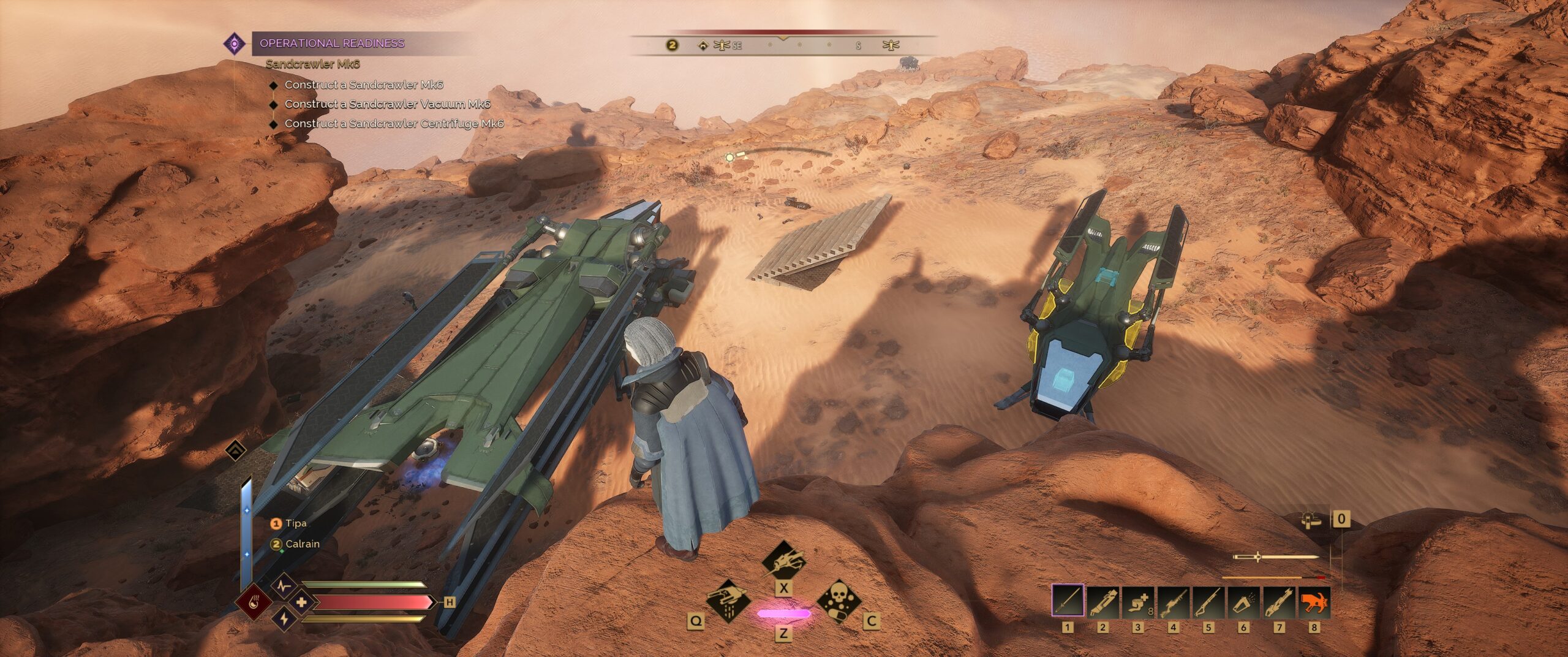Click the compass bar at top
Screen dimensions: 1568x657
click(783, 45)
